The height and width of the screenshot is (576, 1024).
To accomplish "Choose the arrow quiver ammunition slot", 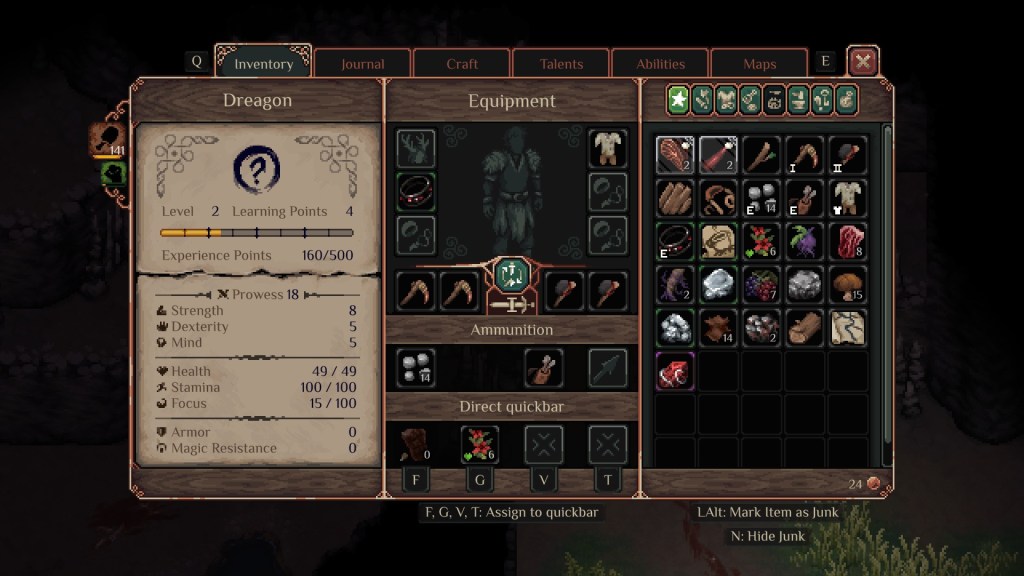I will click(543, 367).
